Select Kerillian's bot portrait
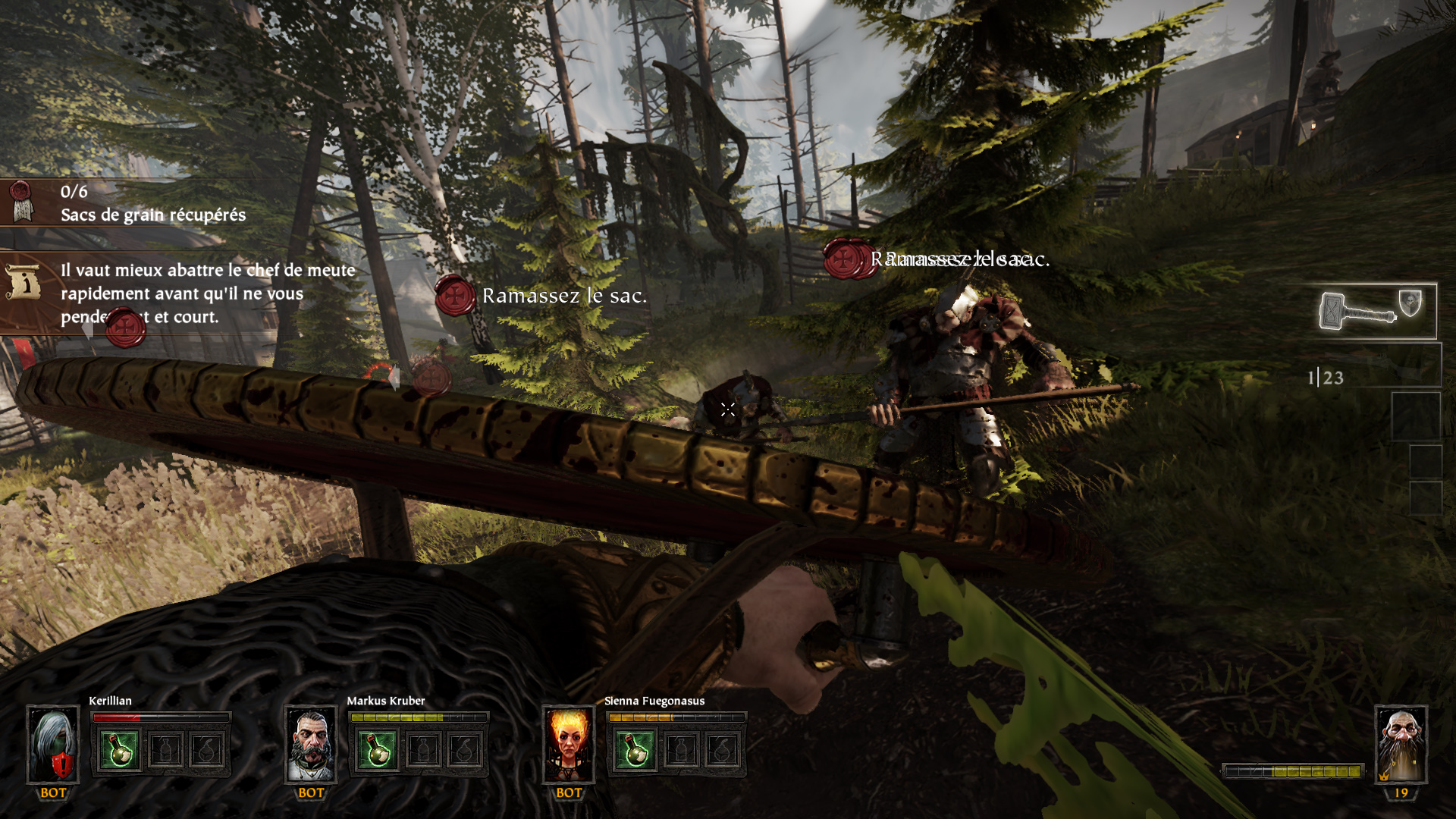 (53, 745)
